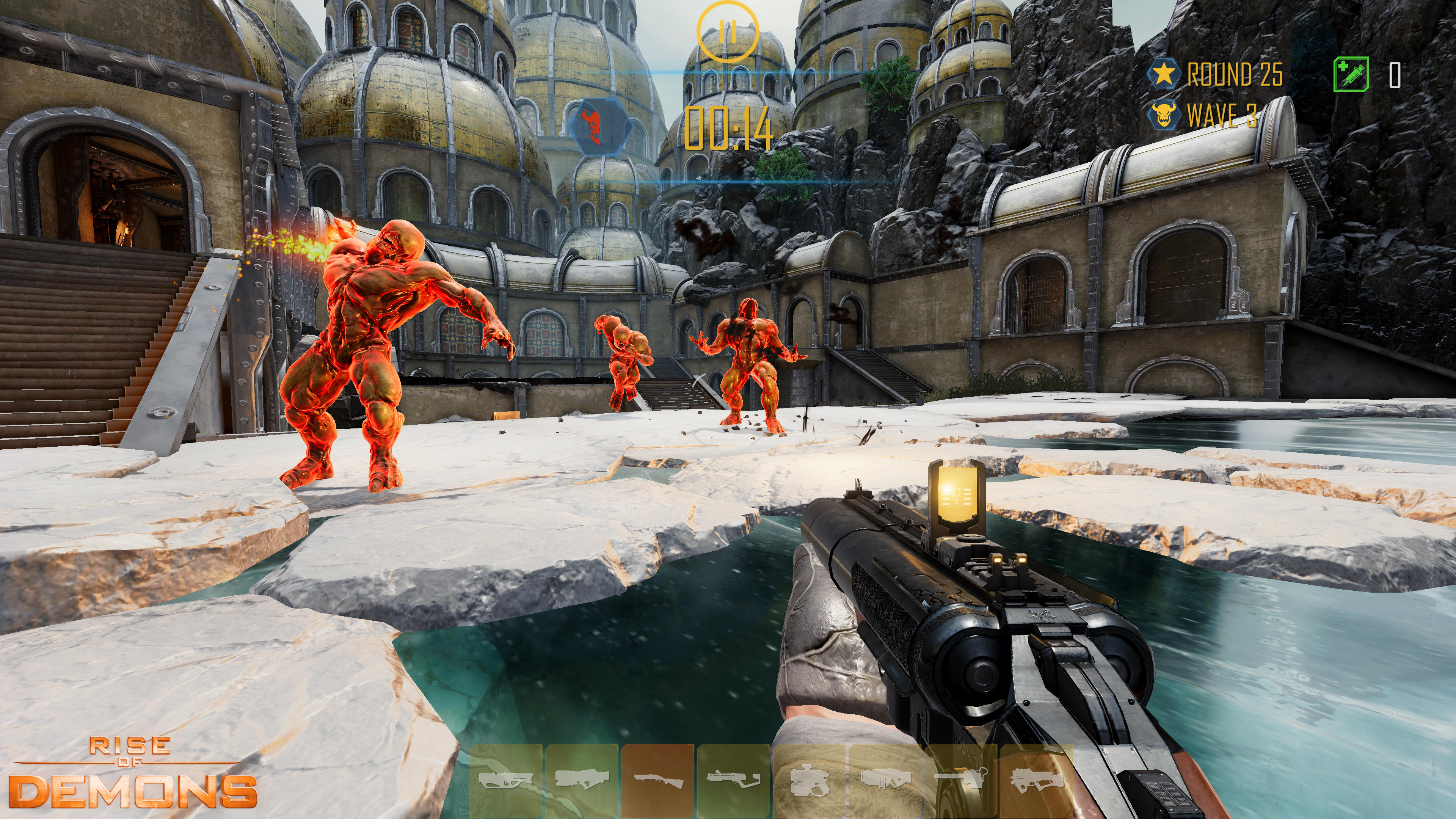Select the highlighted wooden-stock shotgun slot
Image resolution: width=1456 pixels, height=819 pixels.
657,781
